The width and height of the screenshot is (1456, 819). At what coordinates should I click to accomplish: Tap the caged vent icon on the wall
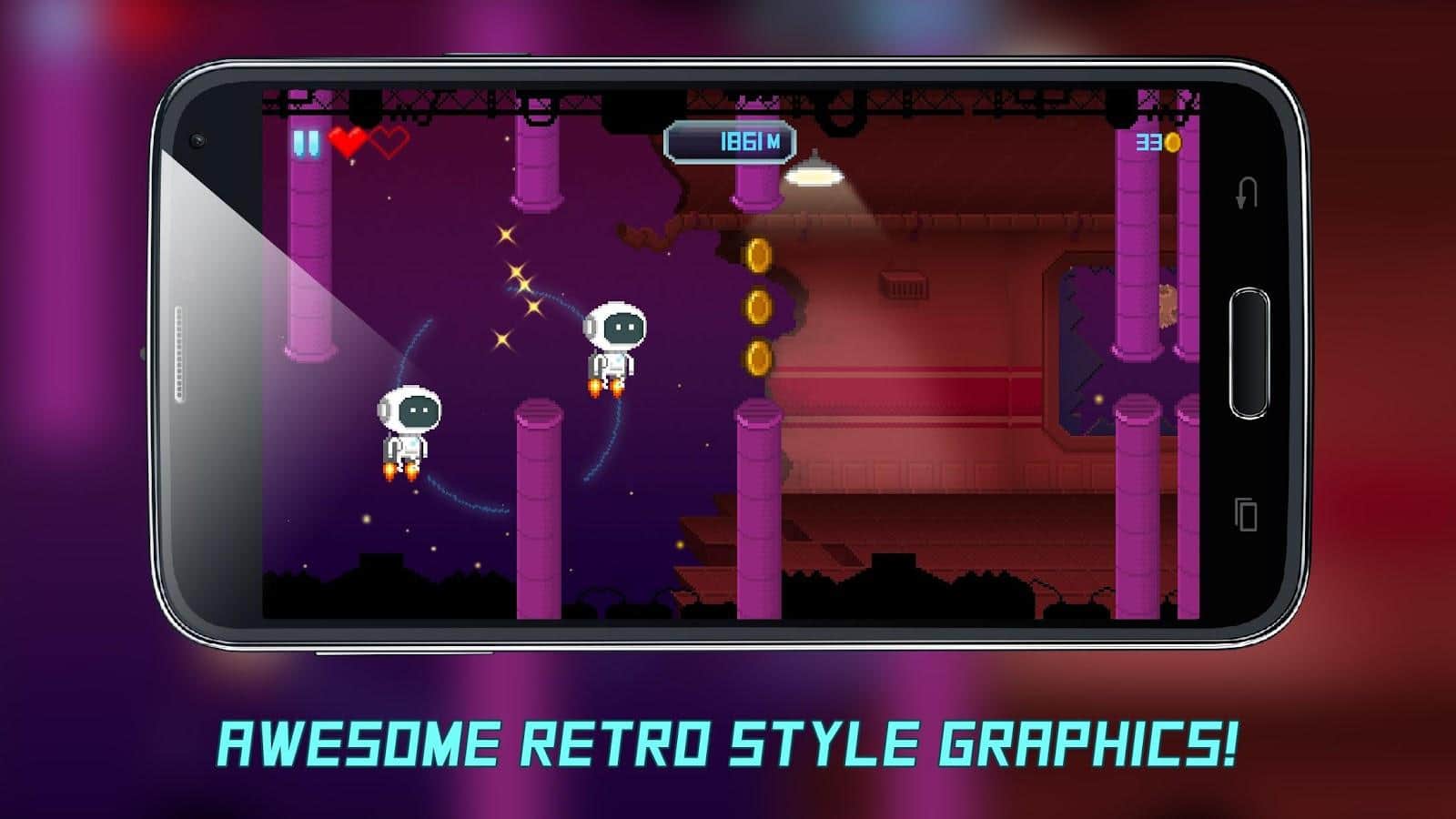(x=902, y=284)
